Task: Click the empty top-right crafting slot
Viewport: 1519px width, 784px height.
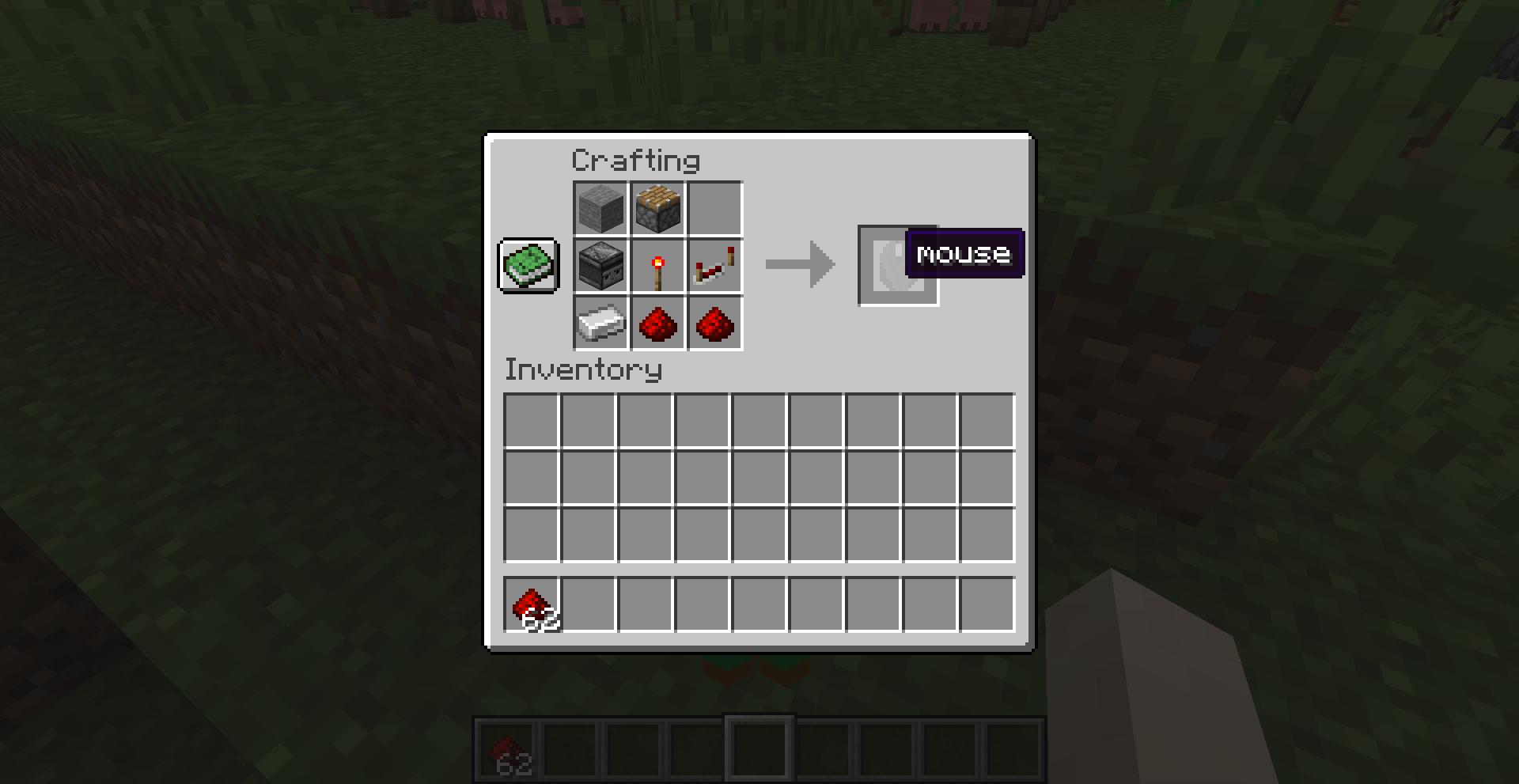Action: tap(714, 208)
